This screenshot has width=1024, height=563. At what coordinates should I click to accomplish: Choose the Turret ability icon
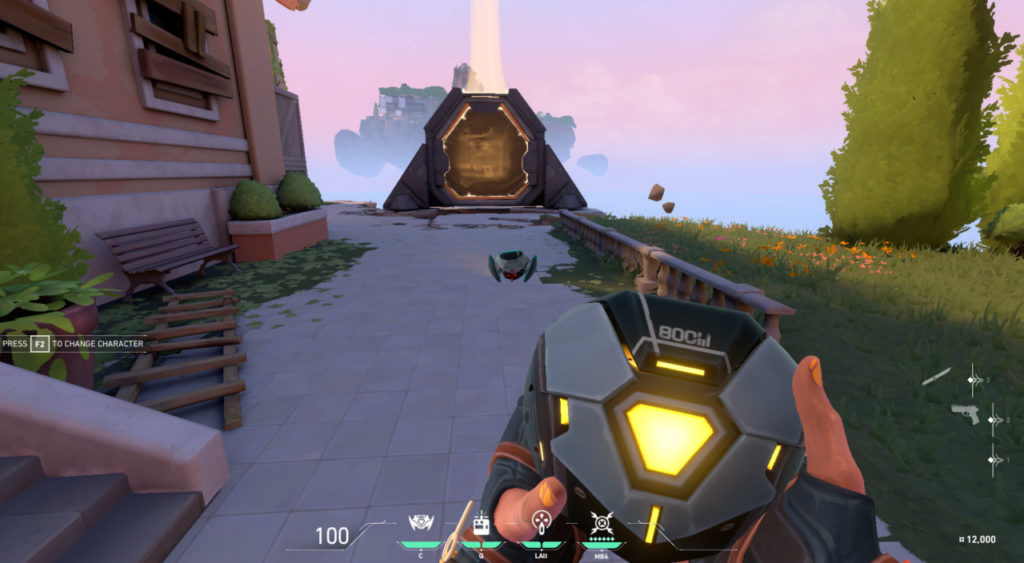(541, 523)
